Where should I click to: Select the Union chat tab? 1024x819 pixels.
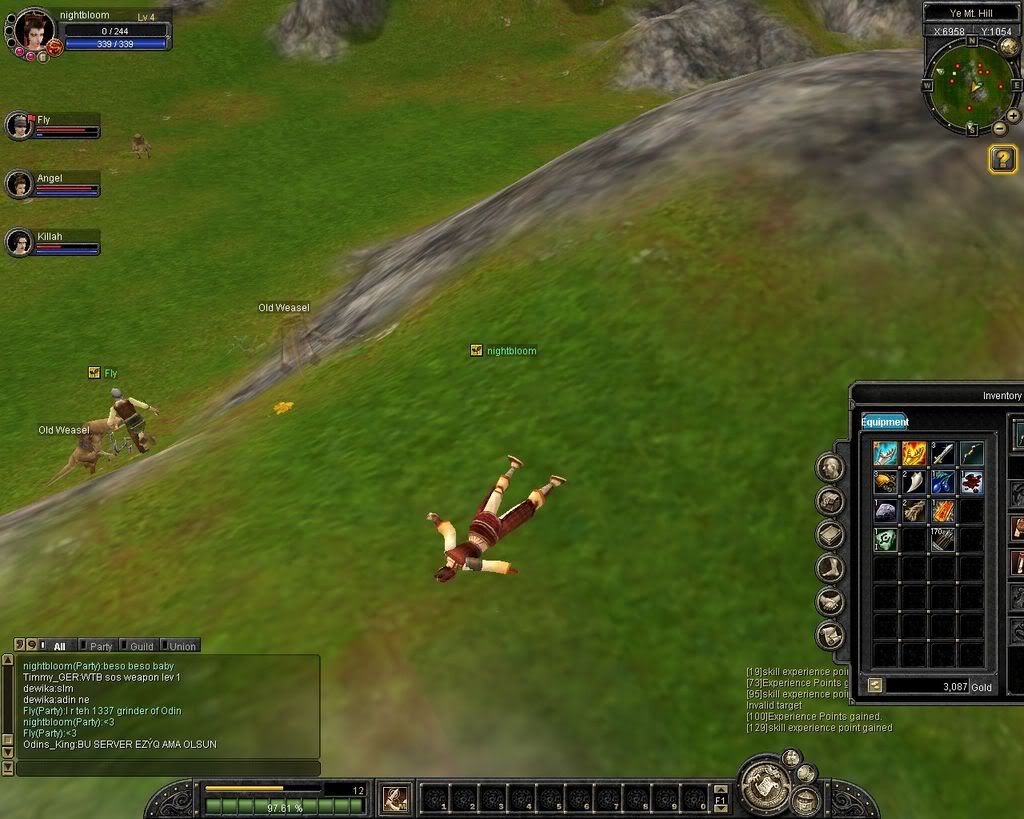click(x=181, y=646)
